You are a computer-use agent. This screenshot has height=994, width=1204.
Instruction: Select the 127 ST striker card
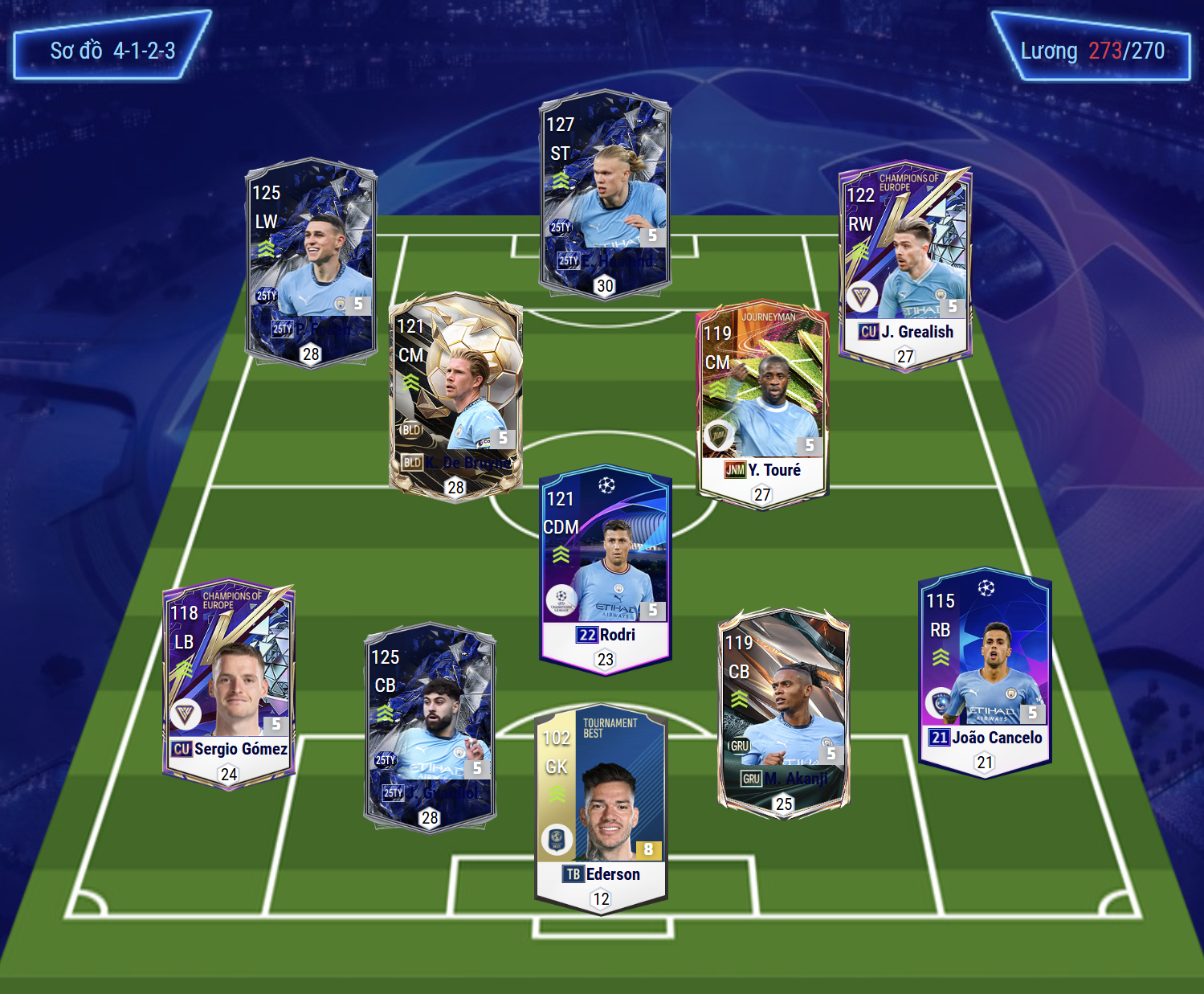point(605,193)
